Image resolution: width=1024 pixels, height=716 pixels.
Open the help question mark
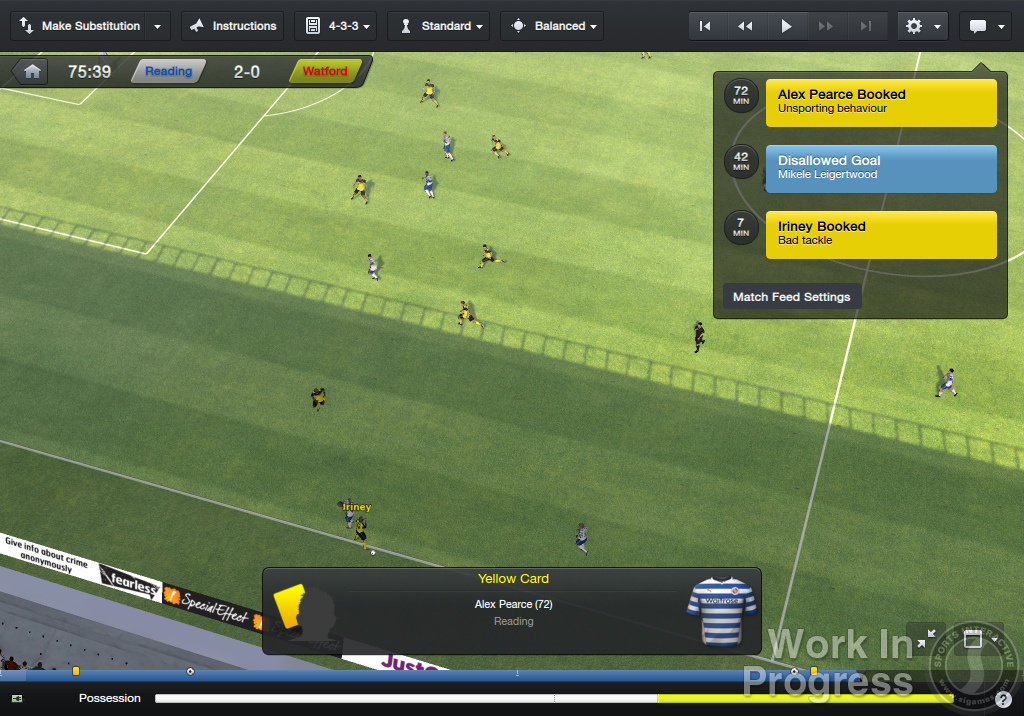pos(1003,698)
